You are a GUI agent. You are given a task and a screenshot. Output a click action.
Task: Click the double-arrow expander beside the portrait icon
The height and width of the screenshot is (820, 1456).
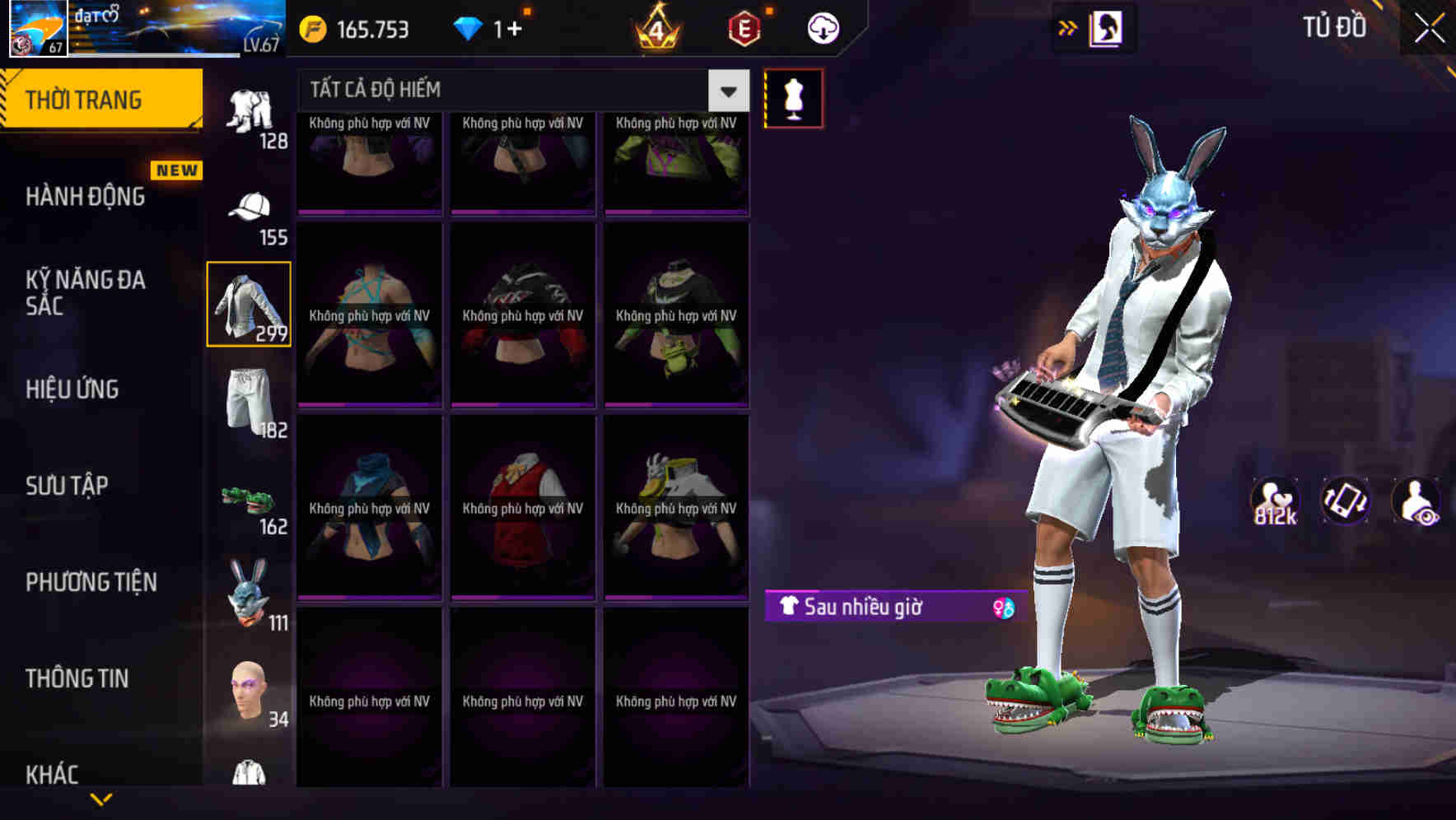tap(1067, 26)
